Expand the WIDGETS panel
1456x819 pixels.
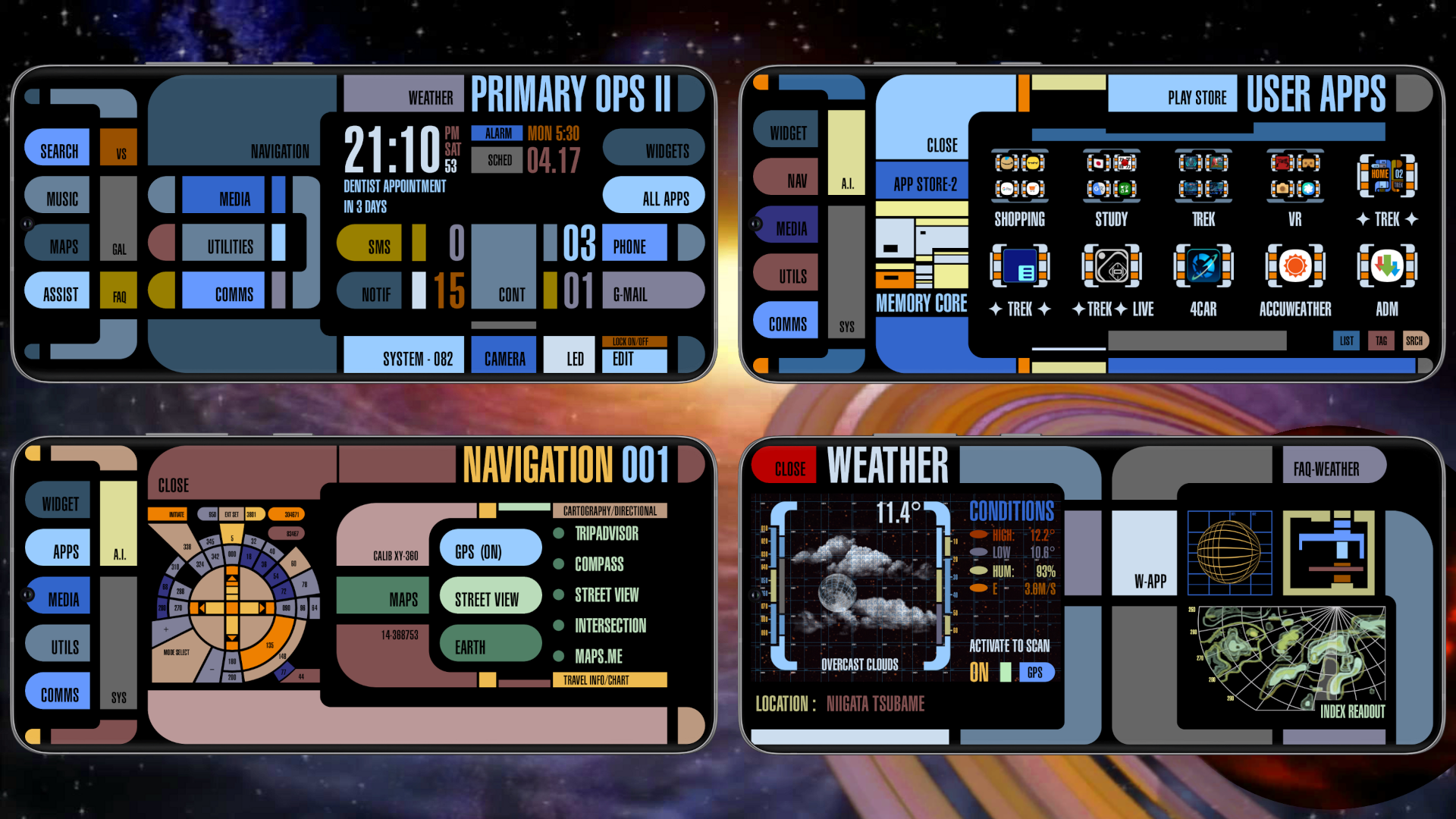coord(654,147)
